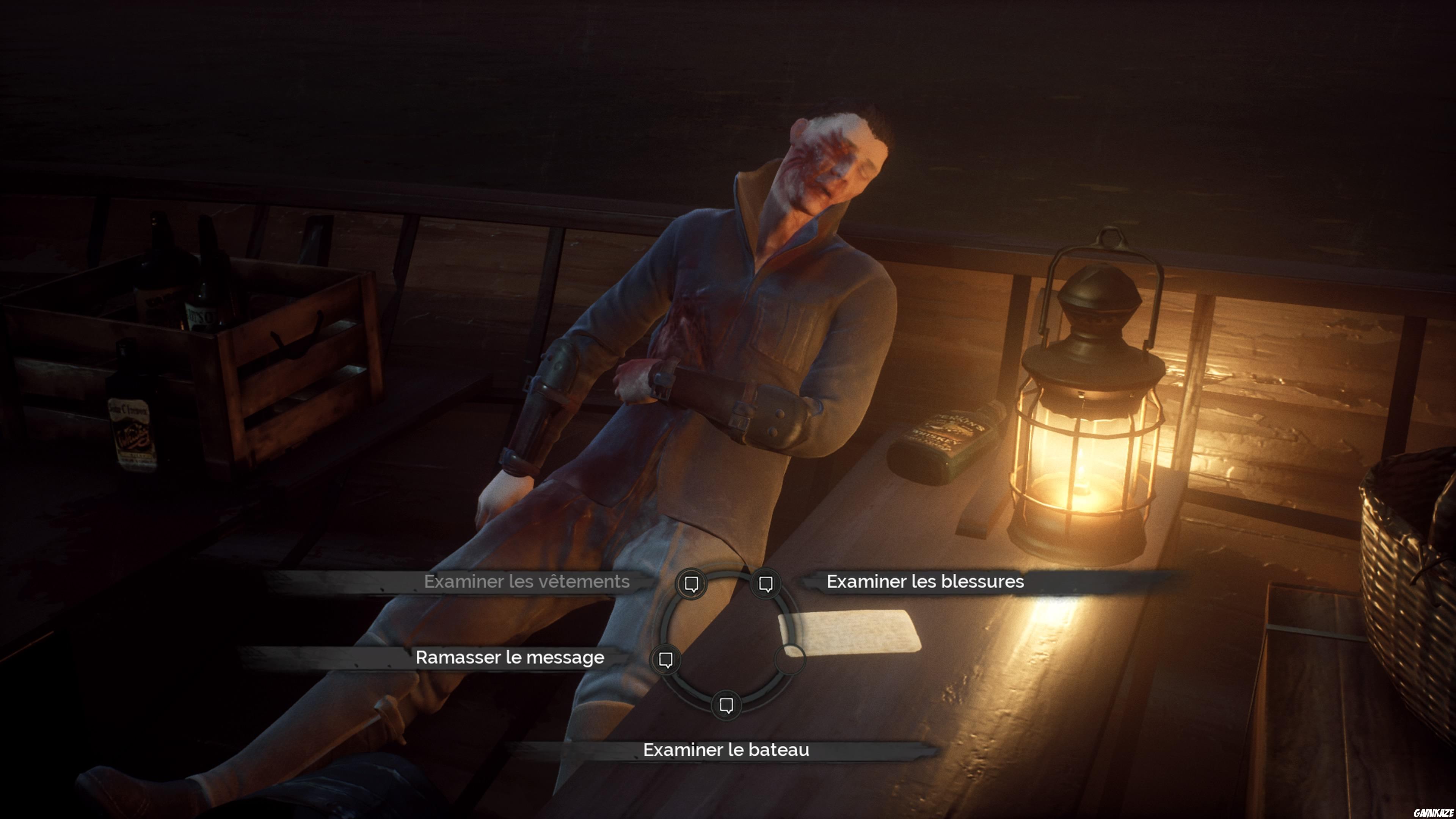Select the "Examiner les blessures" option
This screenshot has height=819, width=1456.
[925, 582]
